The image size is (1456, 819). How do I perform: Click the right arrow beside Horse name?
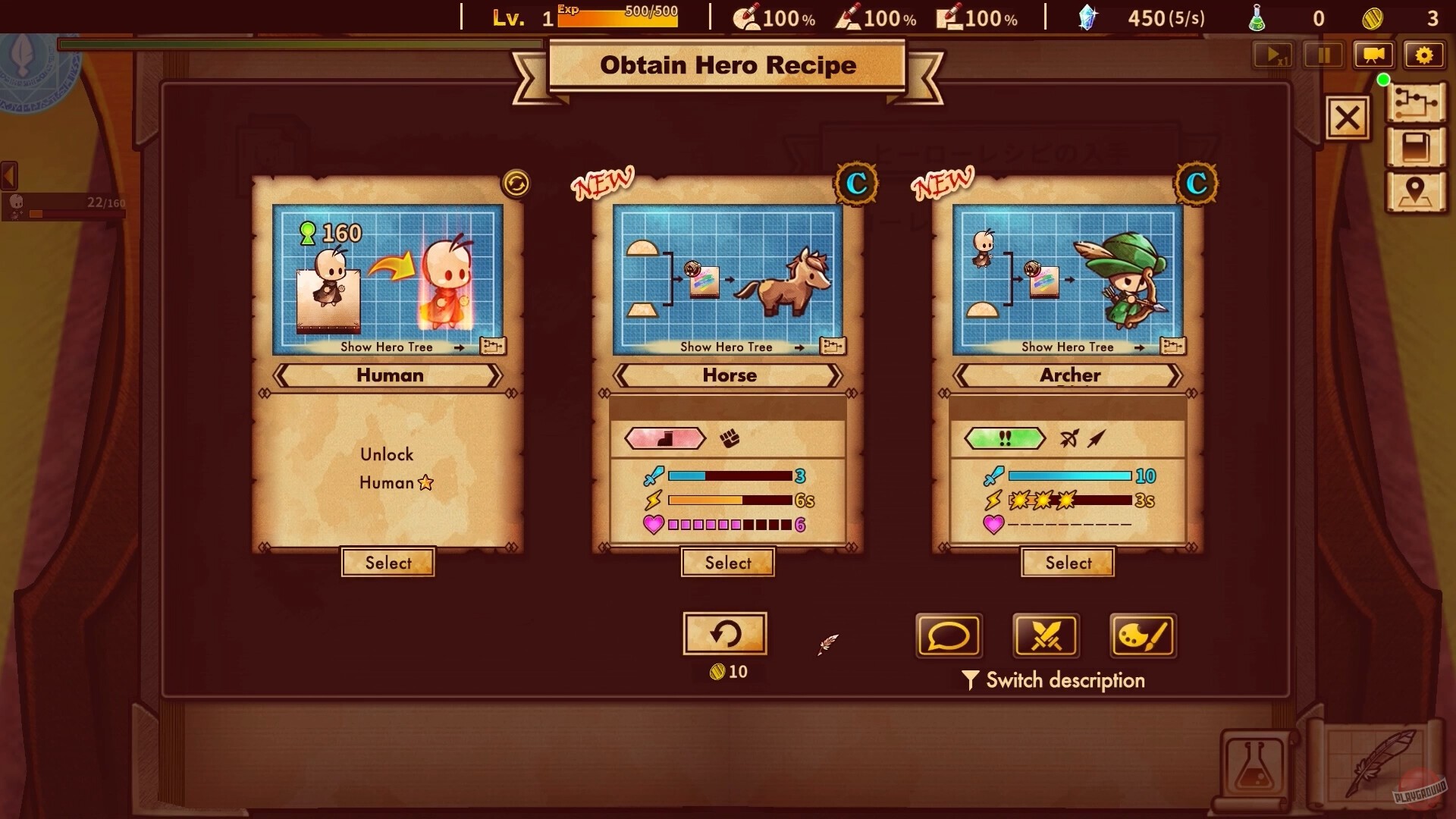(836, 375)
